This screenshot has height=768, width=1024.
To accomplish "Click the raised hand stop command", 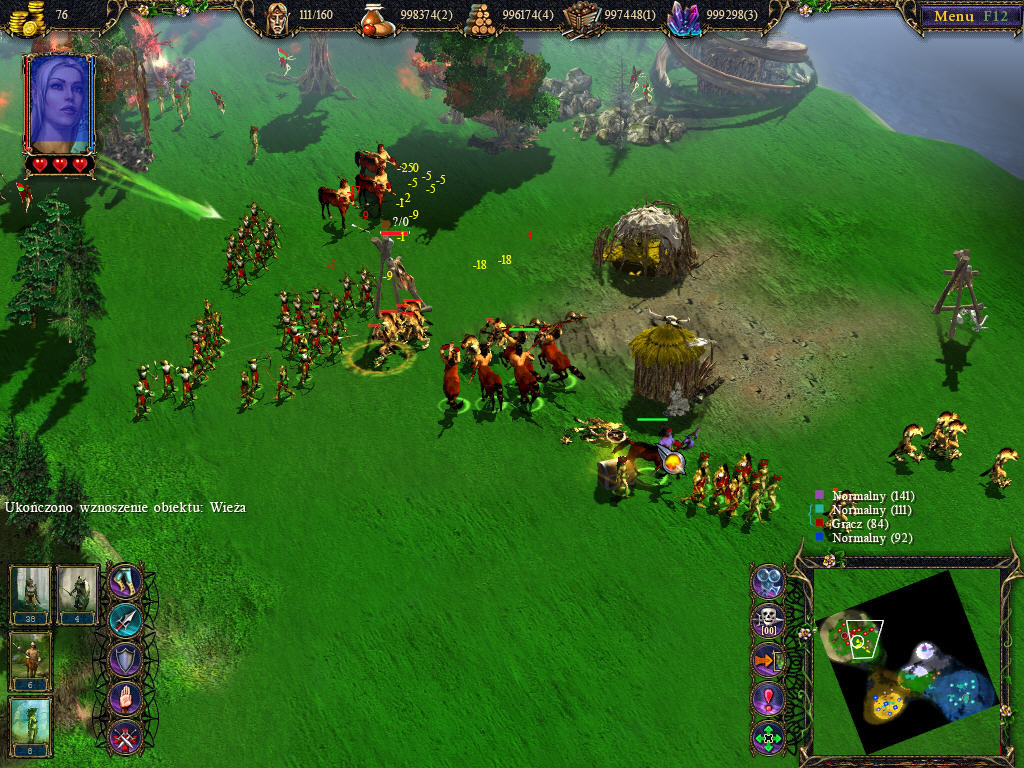I will [x=125, y=699].
